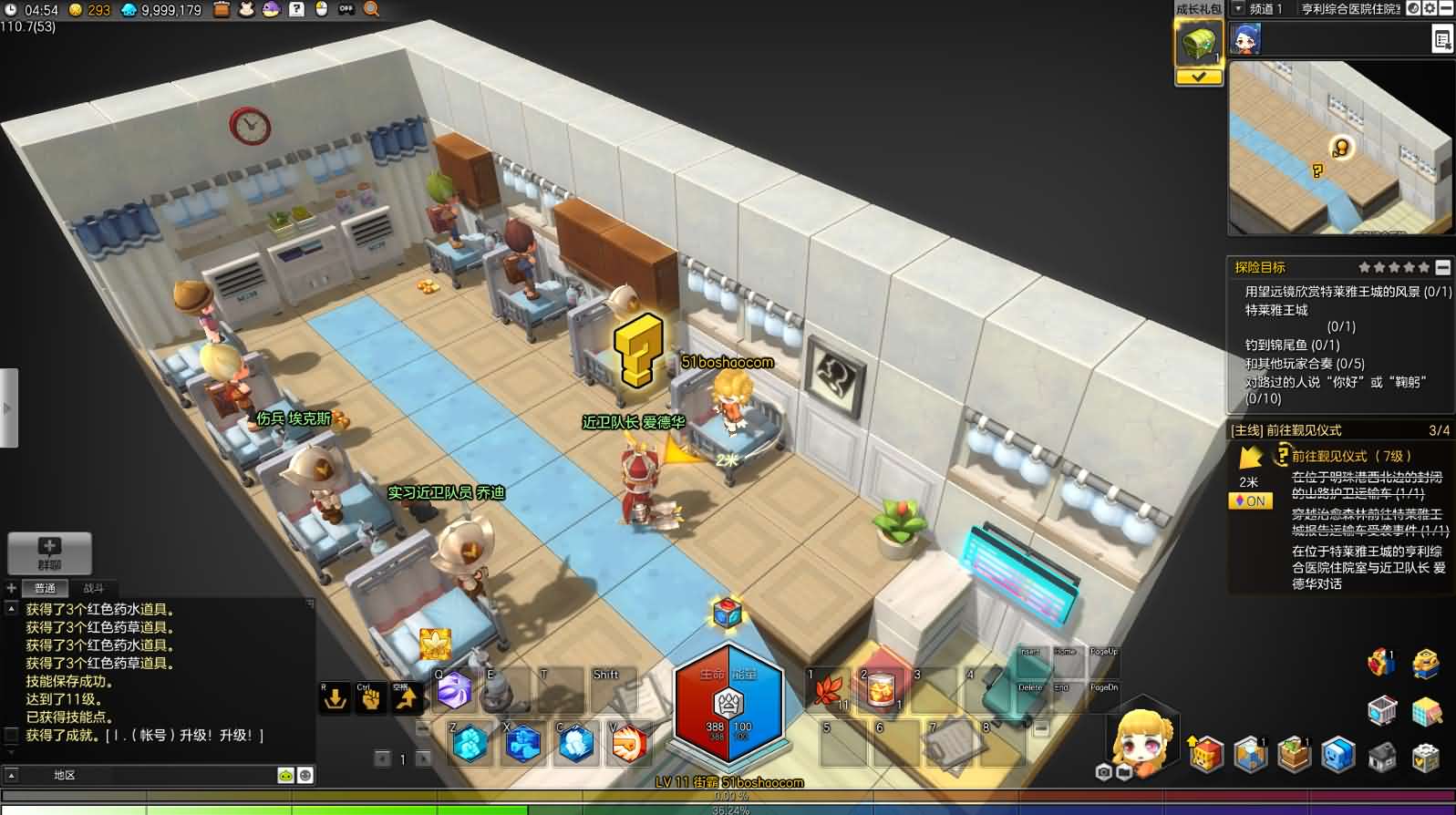Open the wardrobe clothing icon in top bar
Screen dimensions: 1456x815
246,9
